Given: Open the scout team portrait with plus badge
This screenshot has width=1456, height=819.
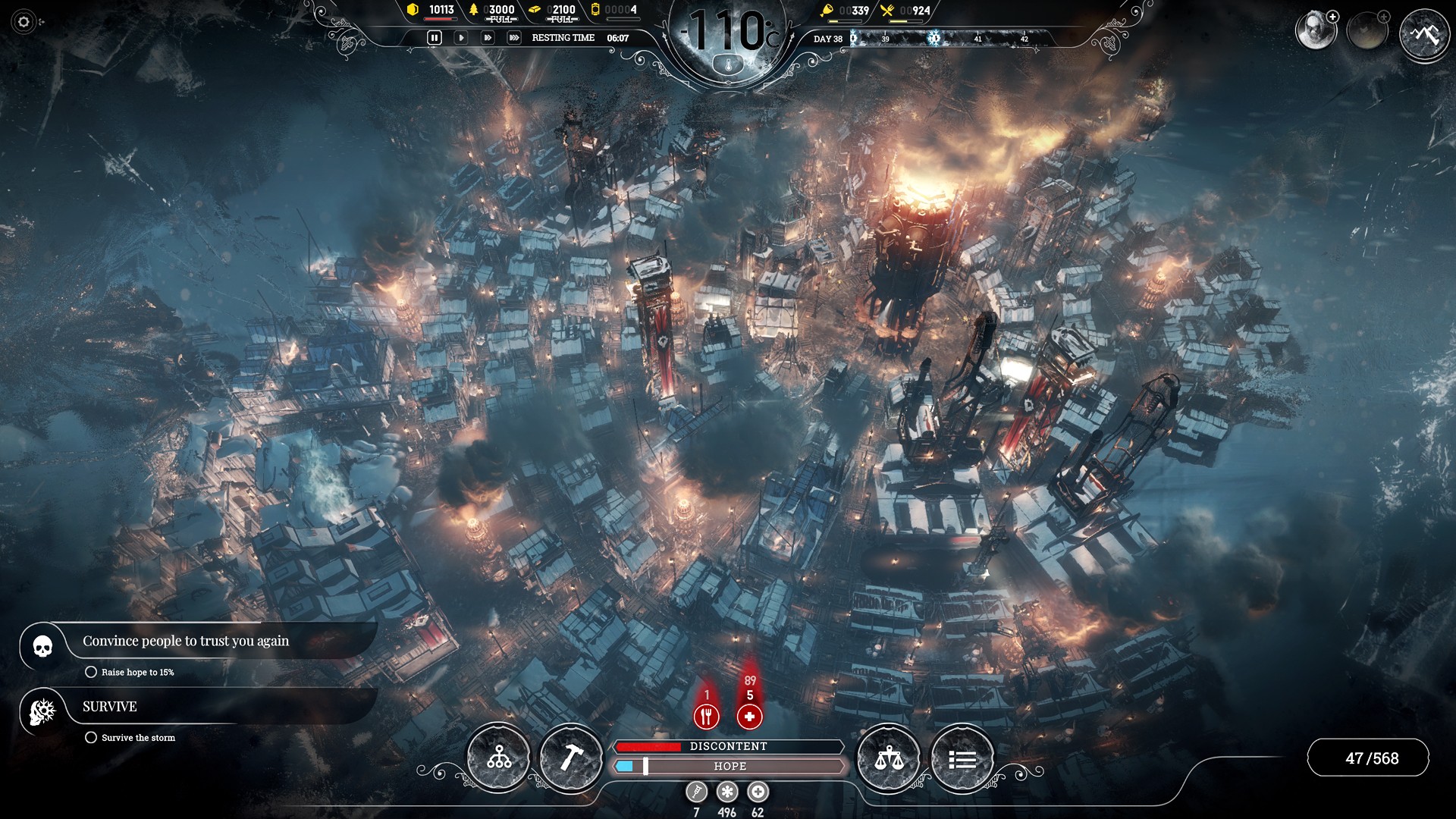Looking at the screenshot, I should [1316, 30].
